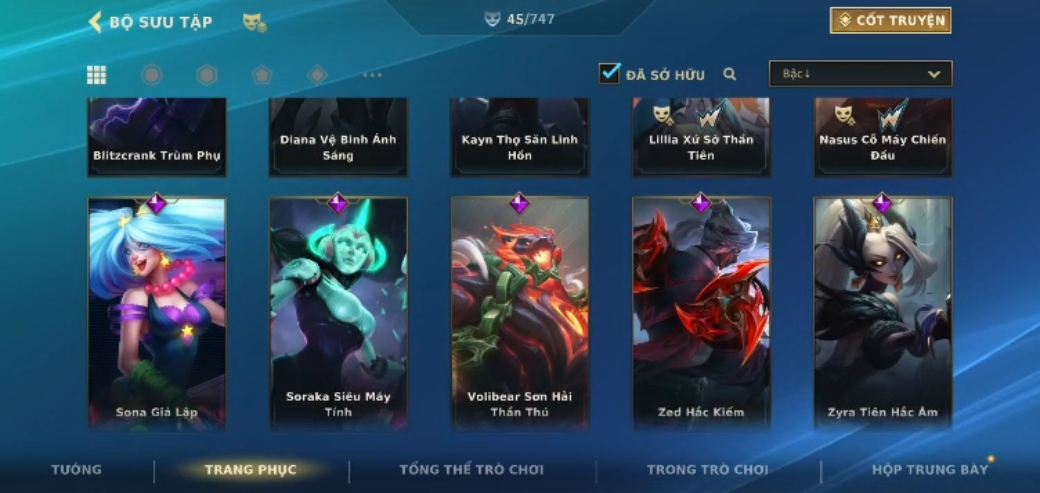Select the Sona Giả Lập skin card
Viewport: 1040px width, 493px height.
click(x=157, y=312)
